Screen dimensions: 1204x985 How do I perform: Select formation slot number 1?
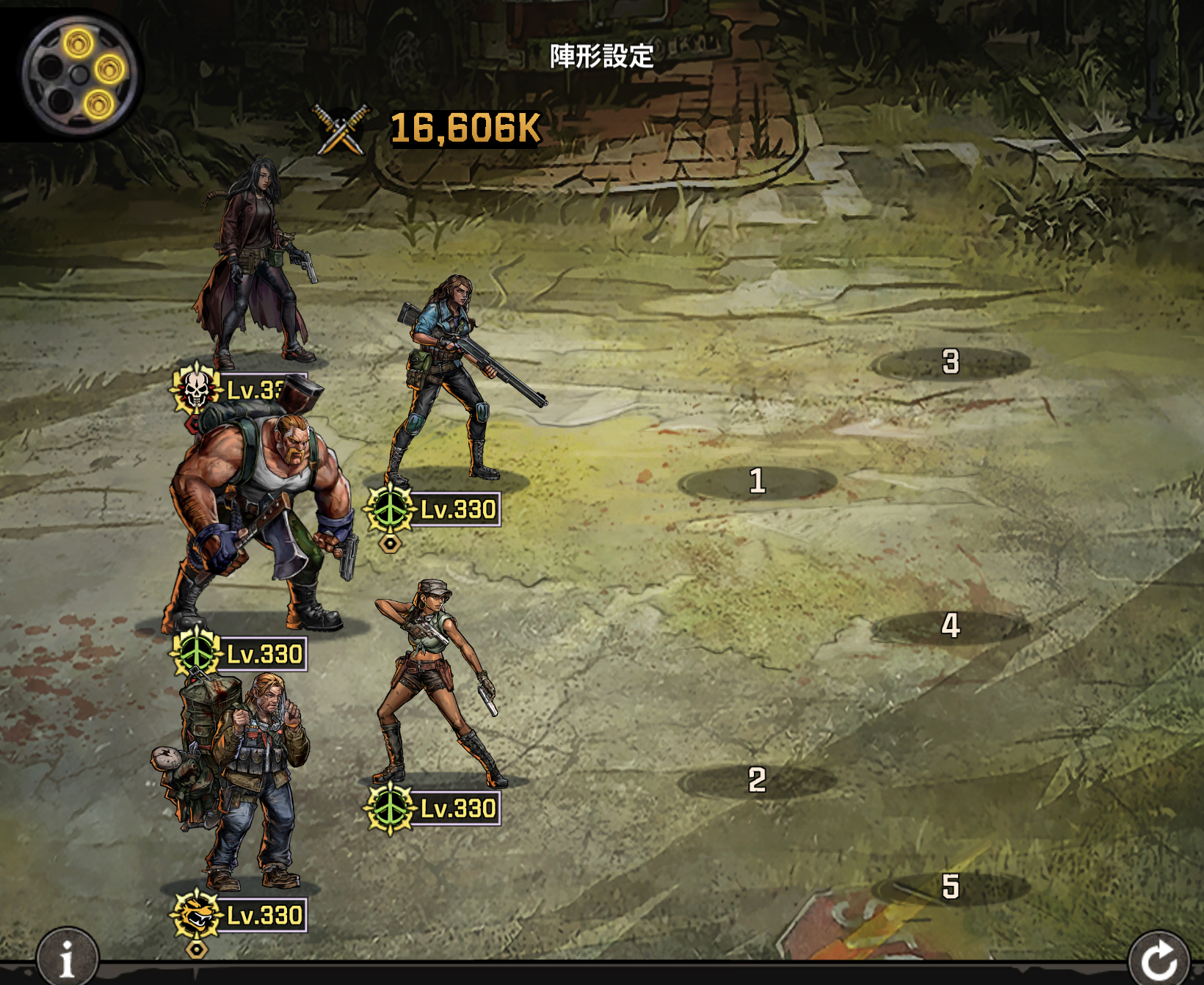[x=757, y=482]
